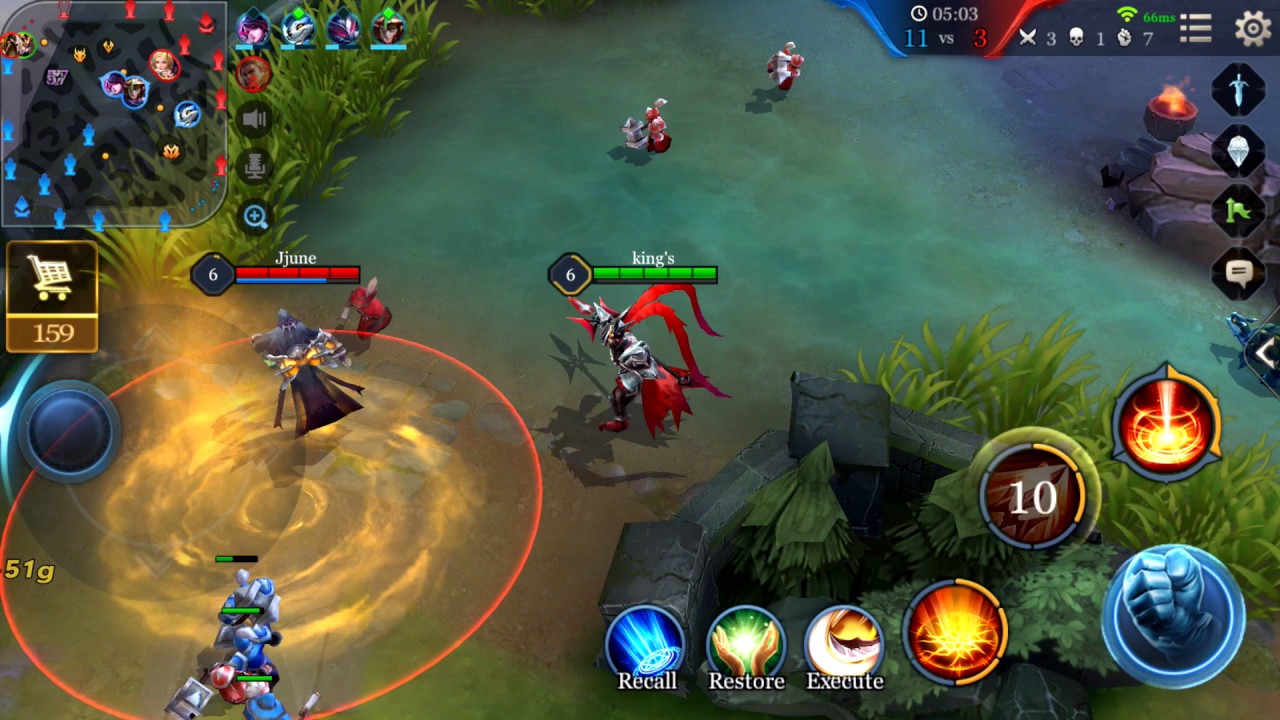1280x720 pixels.
Task: Toggle the microphone voice chat icon
Action: (x=255, y=166)
